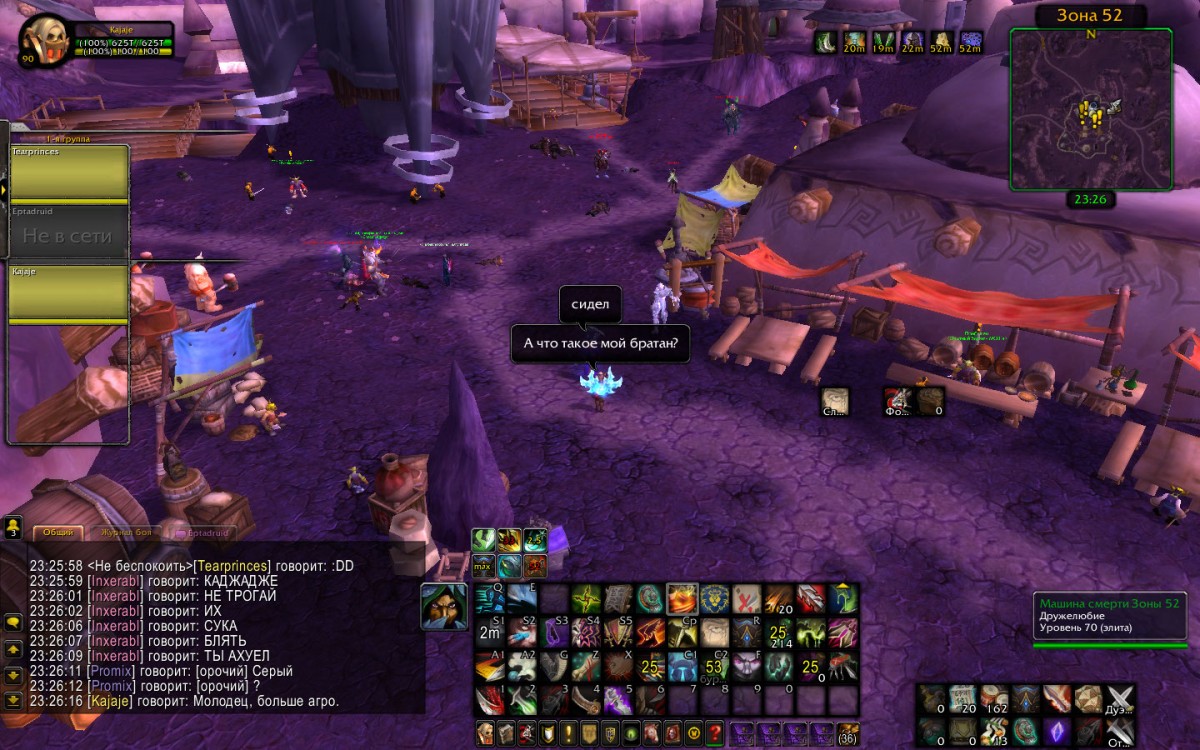Viewport: 1200px width, 750px height.
Task: Open the help menu red question mark
Action: [x=715, y=732]
